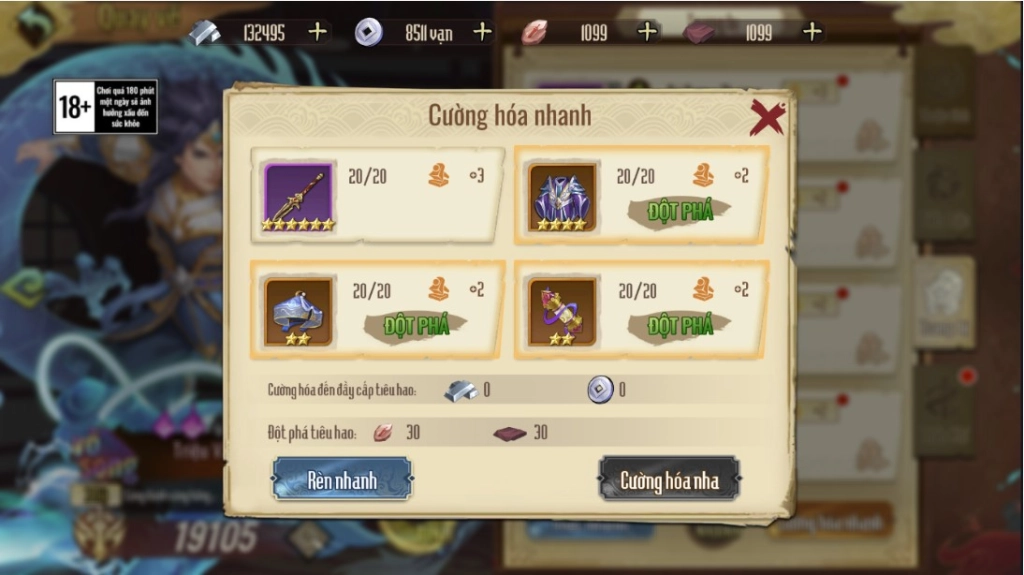Viewport: 1024px width, 575px height.
Task: Add more coins next to 8511 vạn
Action: point(482,32)
